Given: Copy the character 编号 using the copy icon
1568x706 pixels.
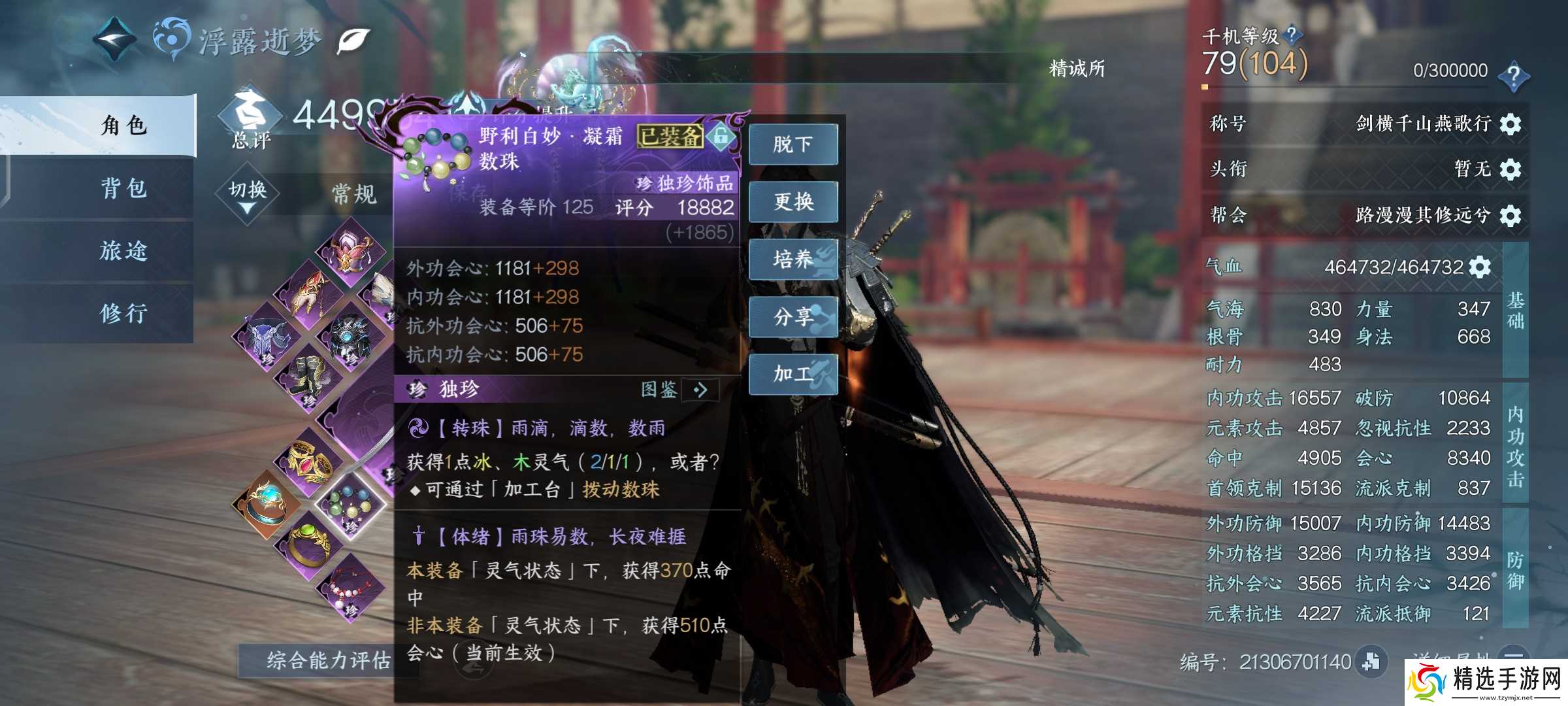Looking at the screenshot, I should pyautogui.click(x=1369, y=662).
